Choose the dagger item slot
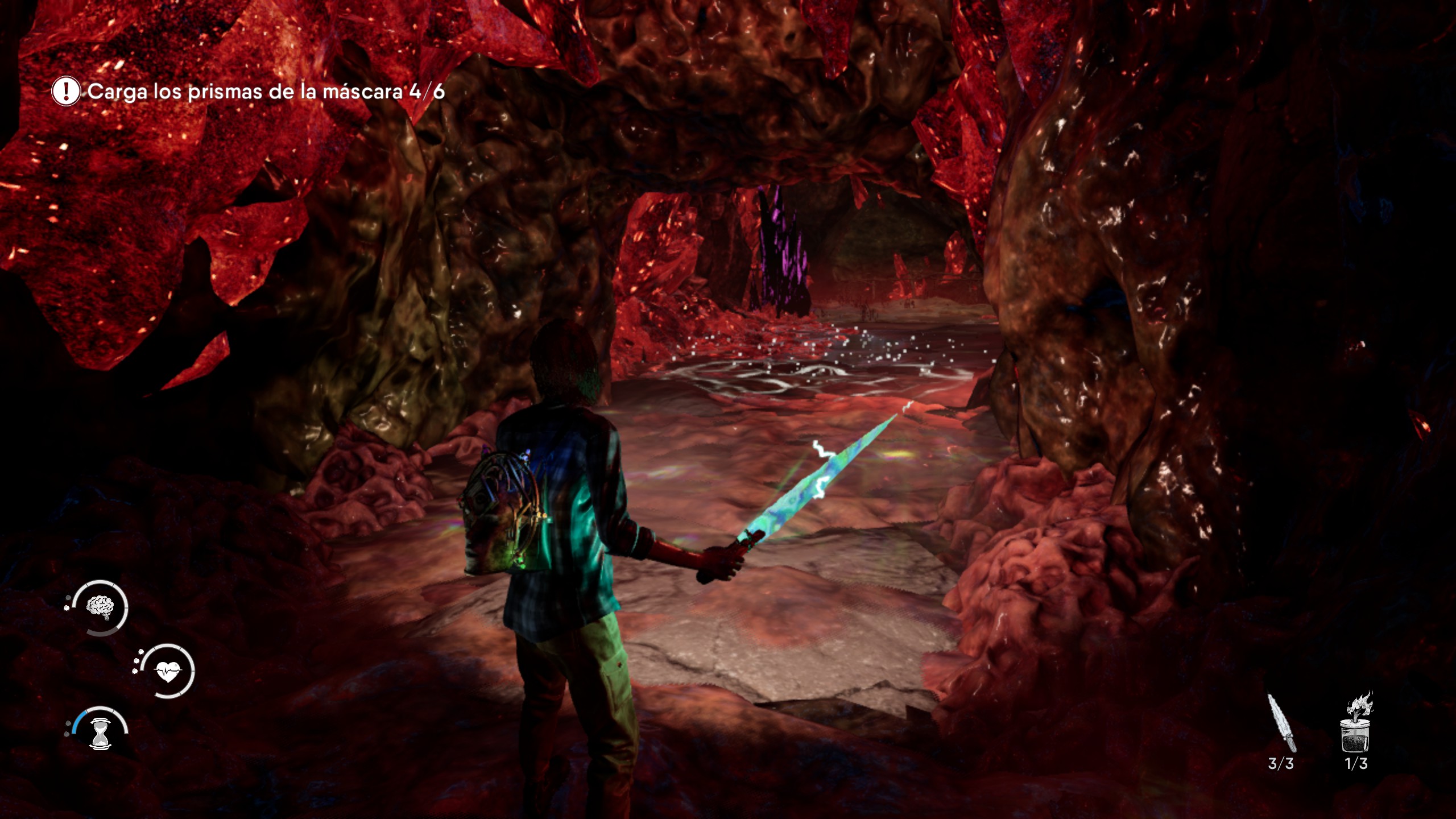Image resolution: width=1456 pixels, height=819 pixels. tap(1281, 725)
